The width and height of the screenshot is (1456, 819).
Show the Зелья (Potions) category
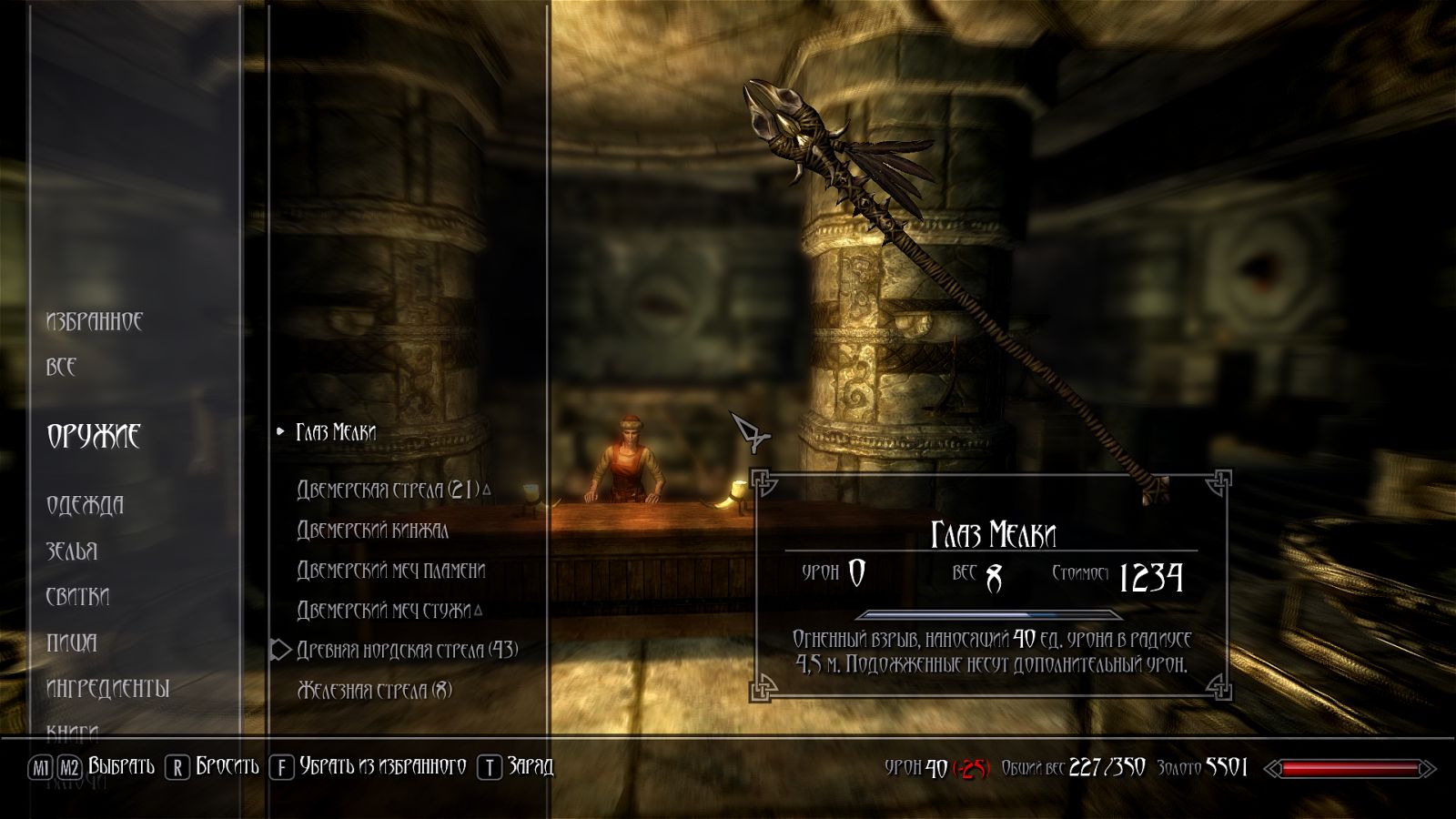point(72,551)
